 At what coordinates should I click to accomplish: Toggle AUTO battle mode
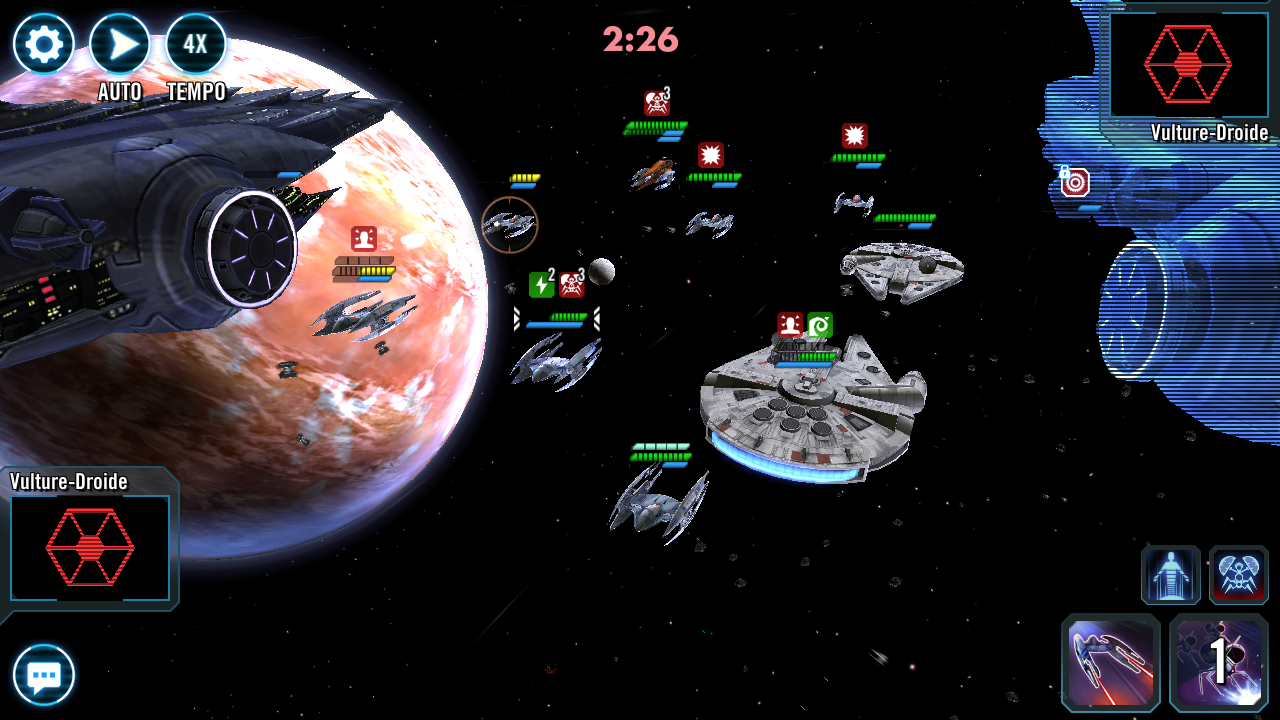click(120, 45)
